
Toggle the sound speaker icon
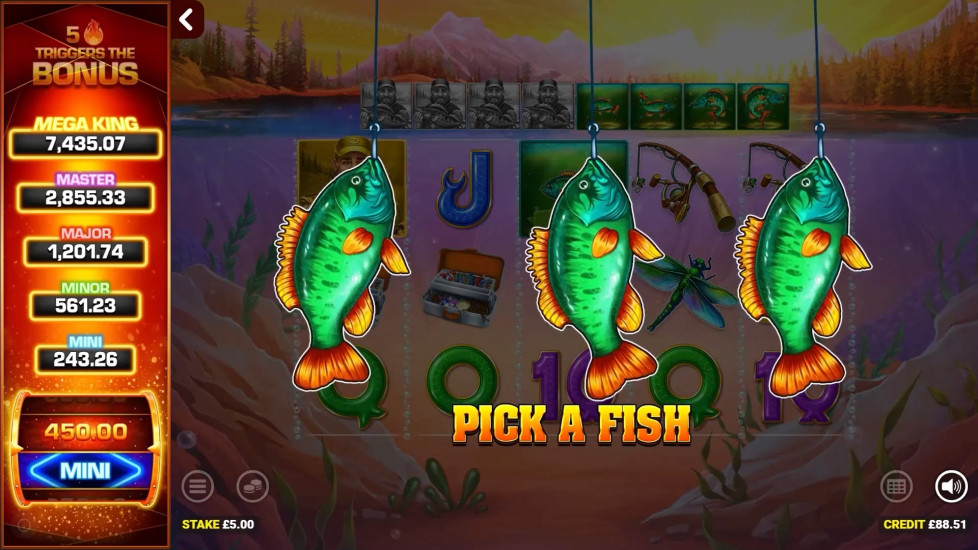(x=951, y=487)
